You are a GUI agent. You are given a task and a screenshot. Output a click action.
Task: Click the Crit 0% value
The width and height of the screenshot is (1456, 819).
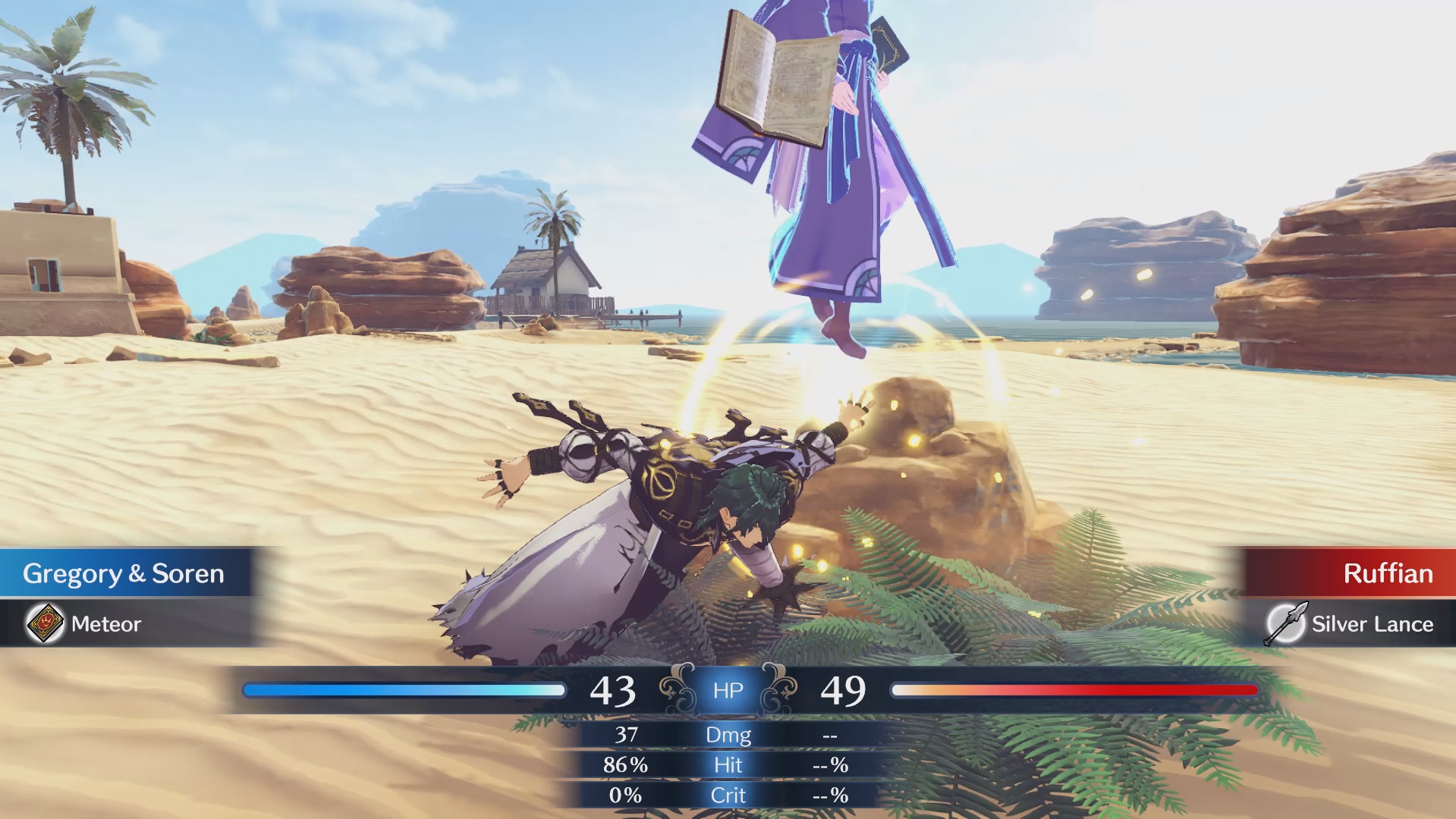[624, 795]
